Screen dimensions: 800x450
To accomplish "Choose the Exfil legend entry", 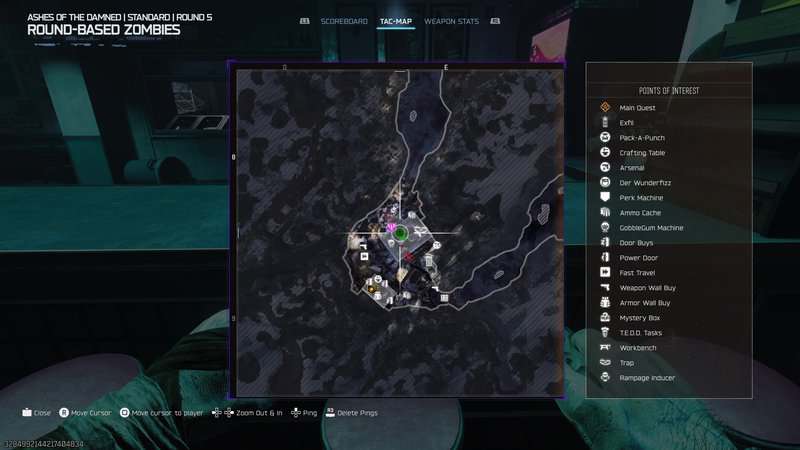I will (x=627, y=123).
